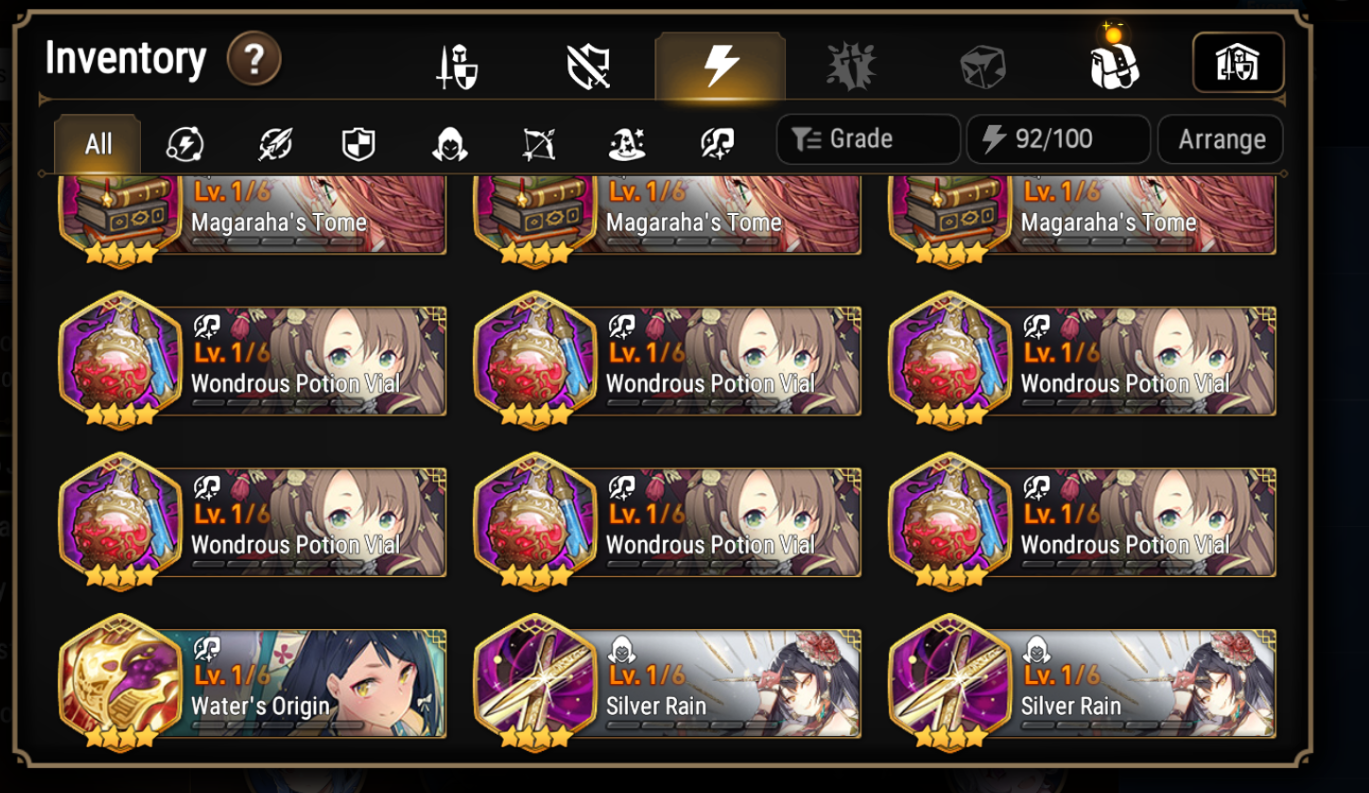Open the Inventory help question mark

pyautogui.click(x=255, y=59)
